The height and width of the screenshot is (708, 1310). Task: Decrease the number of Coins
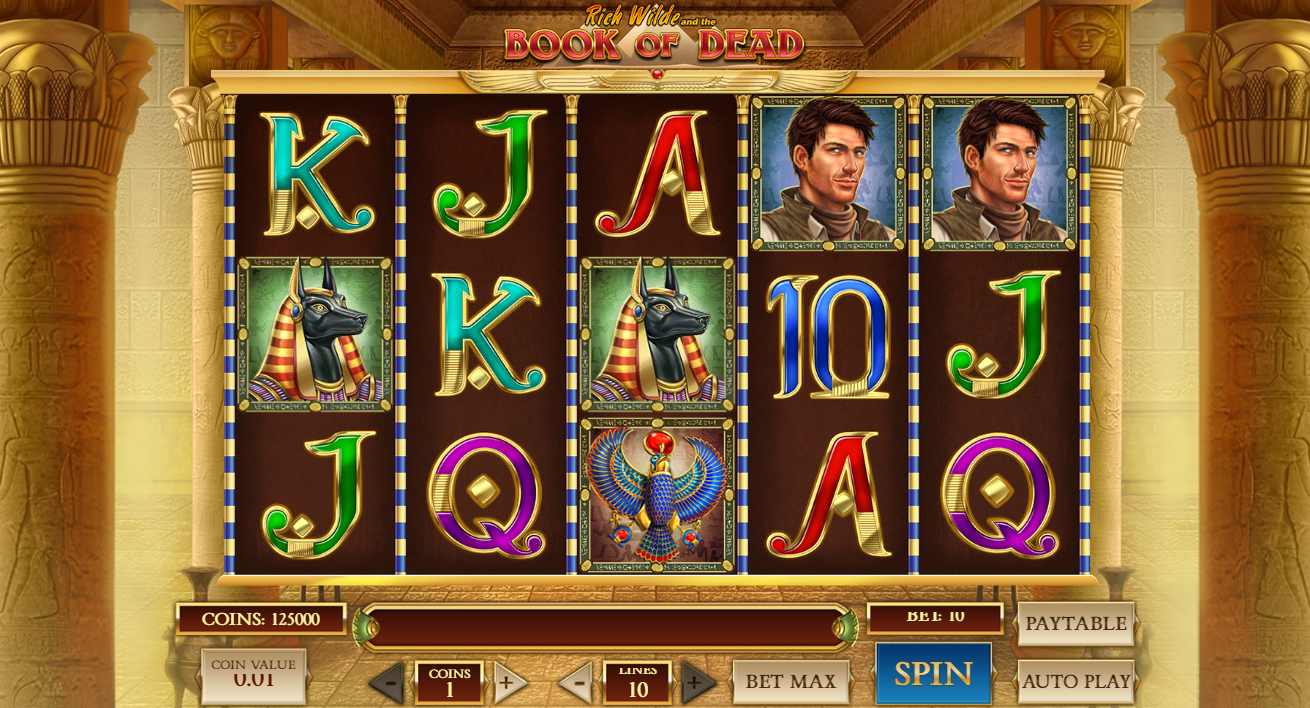(389, 683)
